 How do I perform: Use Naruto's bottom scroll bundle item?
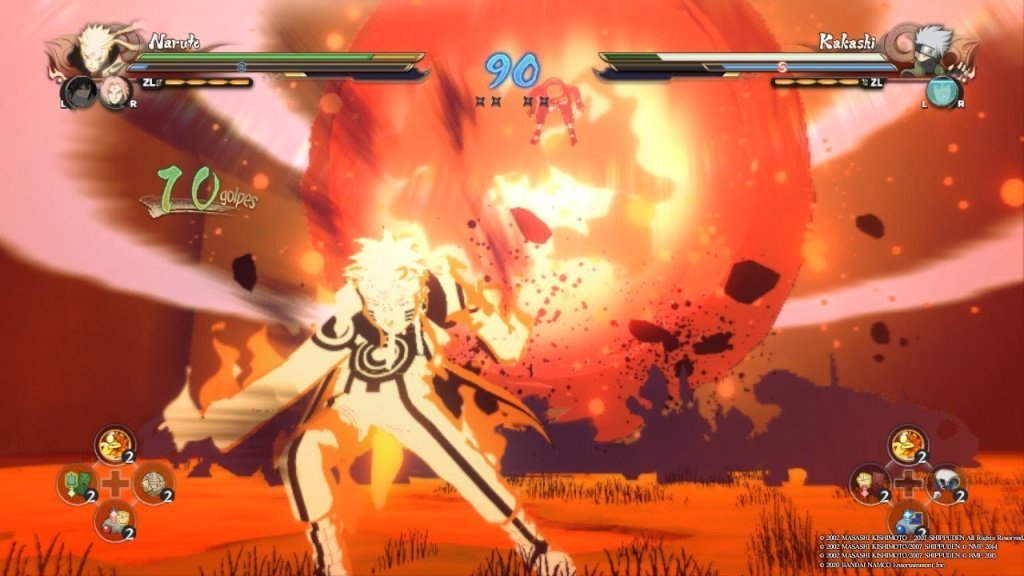click(x=115, y=520)
